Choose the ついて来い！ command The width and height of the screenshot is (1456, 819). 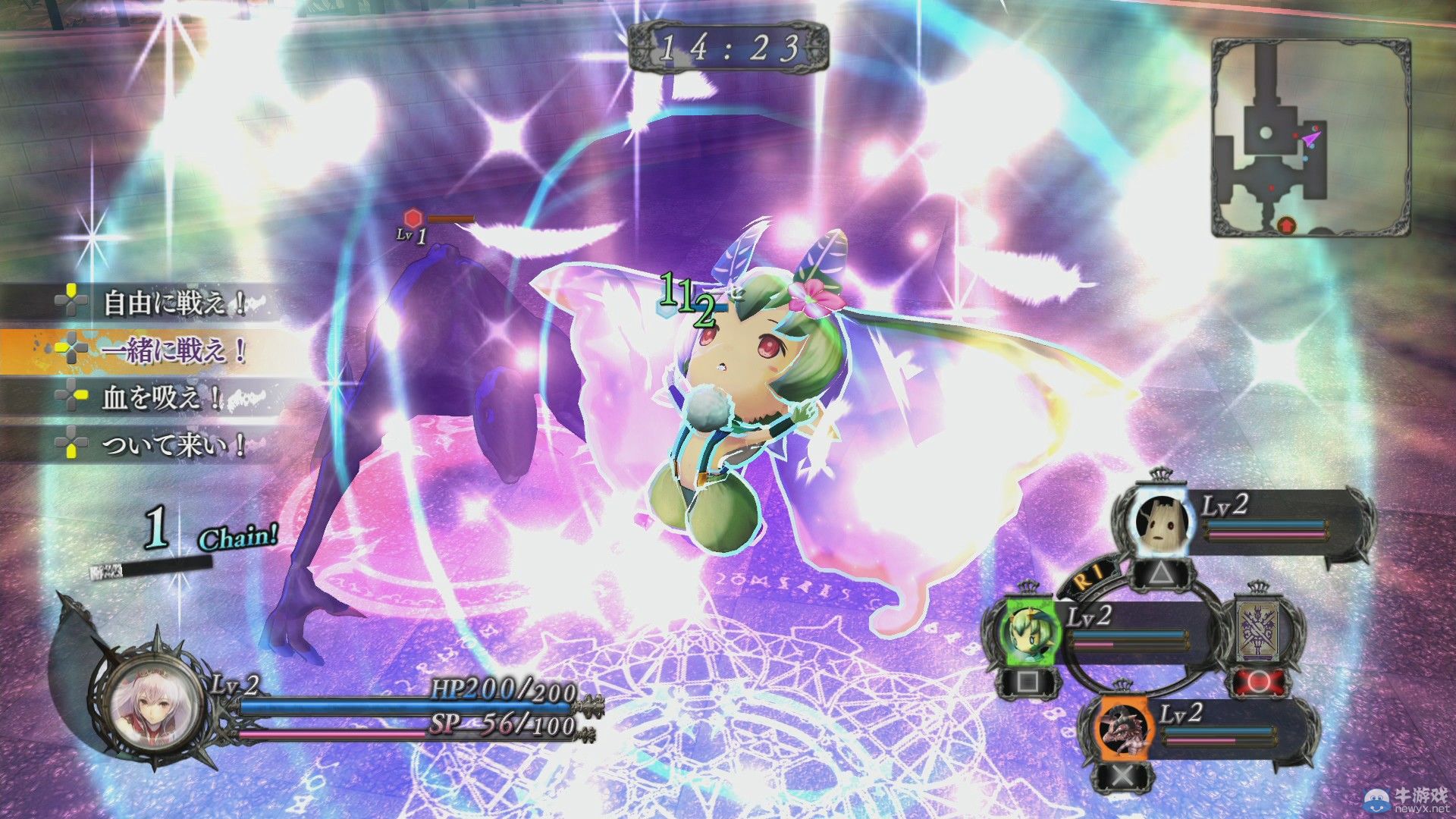click(x=173, y=444)
